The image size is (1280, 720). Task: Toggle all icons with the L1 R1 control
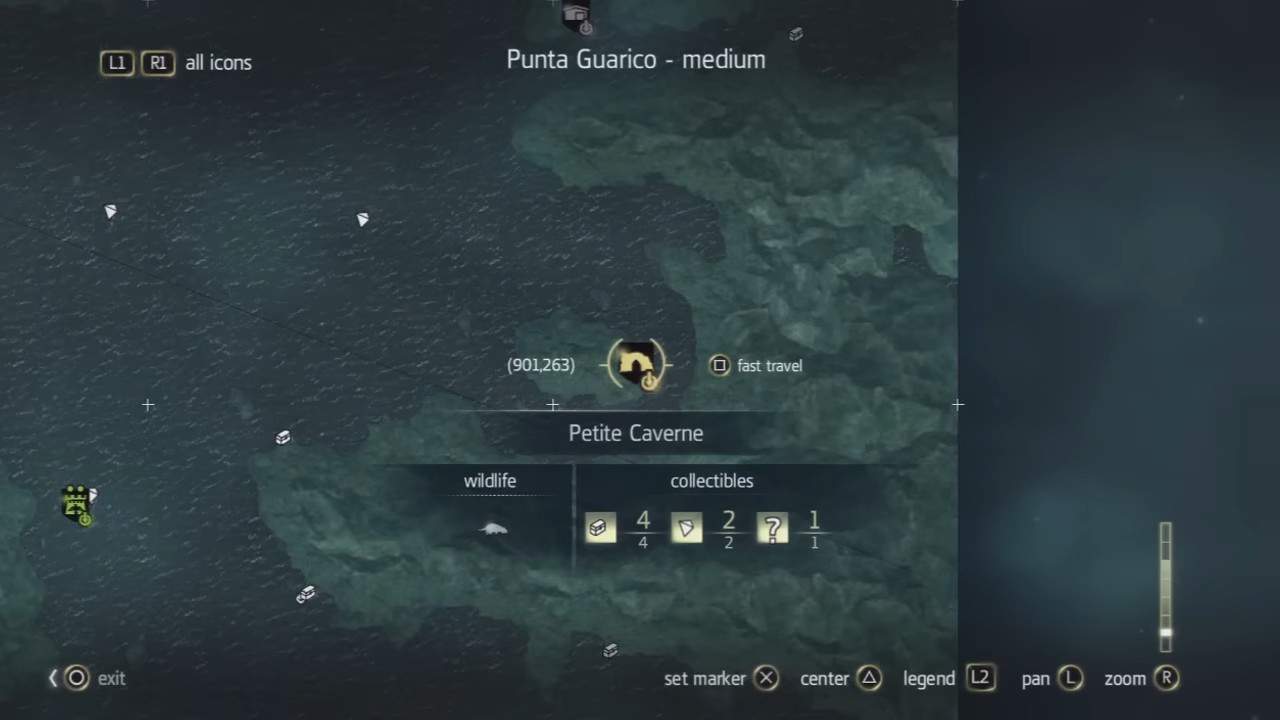tap(137, 62)
